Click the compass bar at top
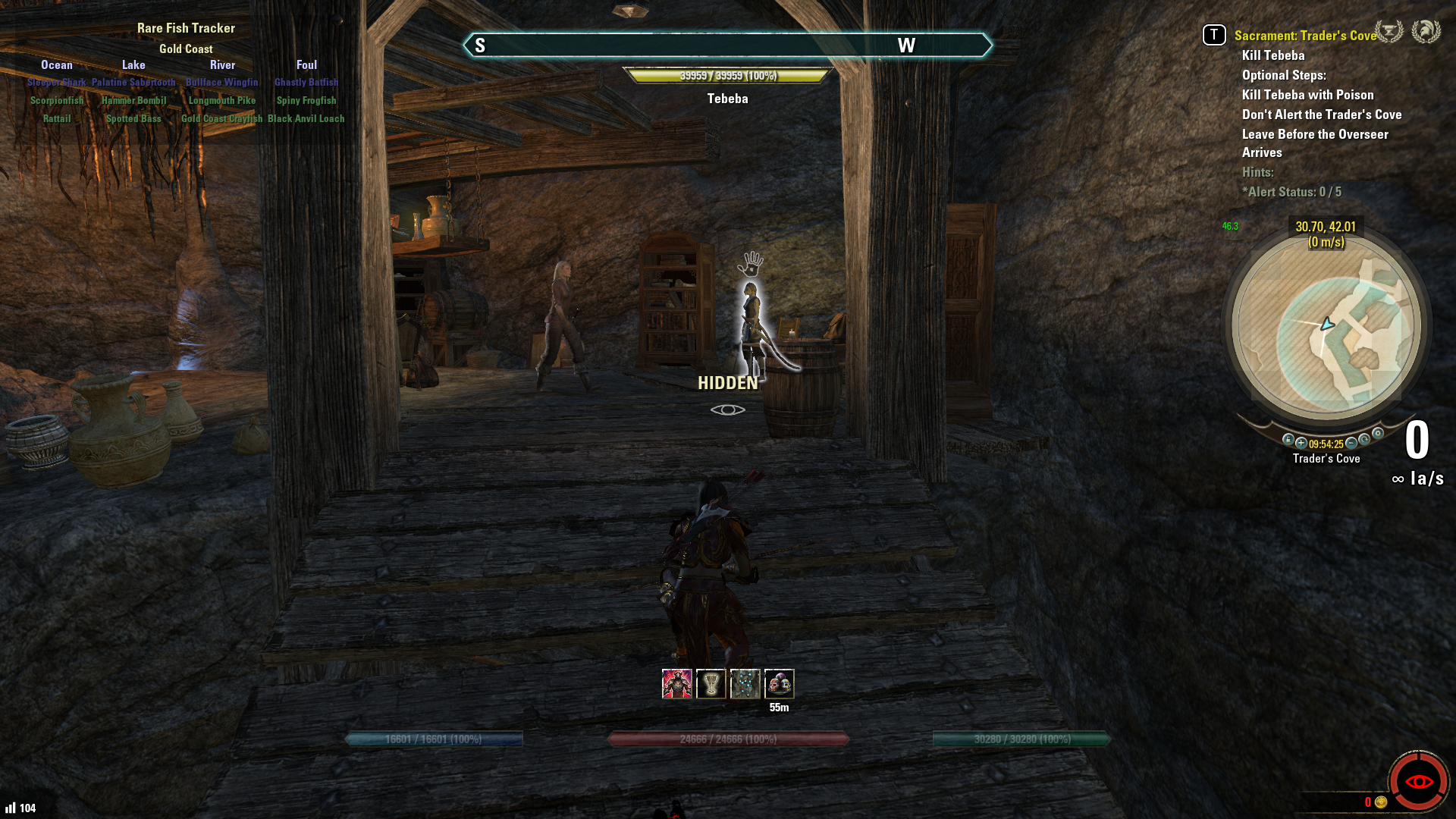The image size is (1456, 819). coord(727,45)
